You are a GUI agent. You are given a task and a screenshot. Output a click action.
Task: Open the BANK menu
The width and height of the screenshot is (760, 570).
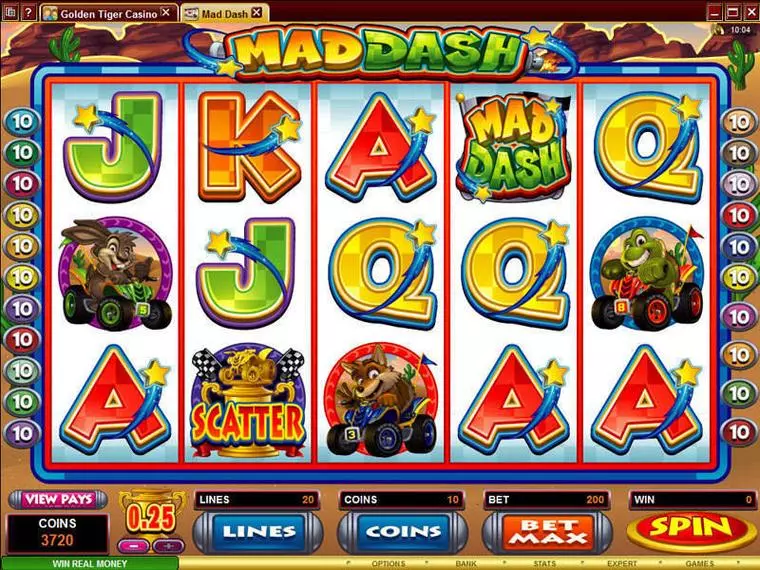click(x=467, y=563)
